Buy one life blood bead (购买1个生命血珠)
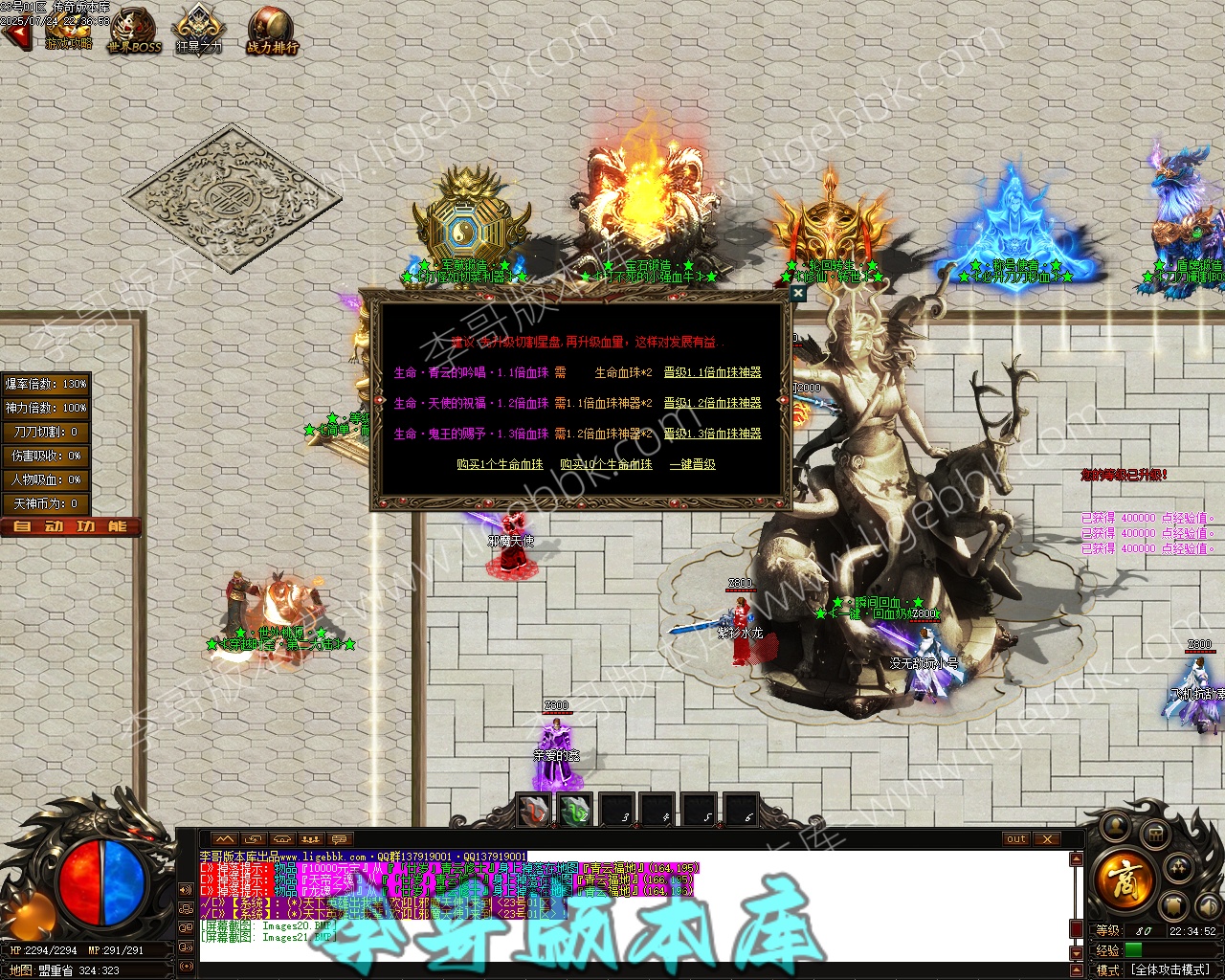The height and width of the screenshot is (980, 1225). tap(500, 465)
